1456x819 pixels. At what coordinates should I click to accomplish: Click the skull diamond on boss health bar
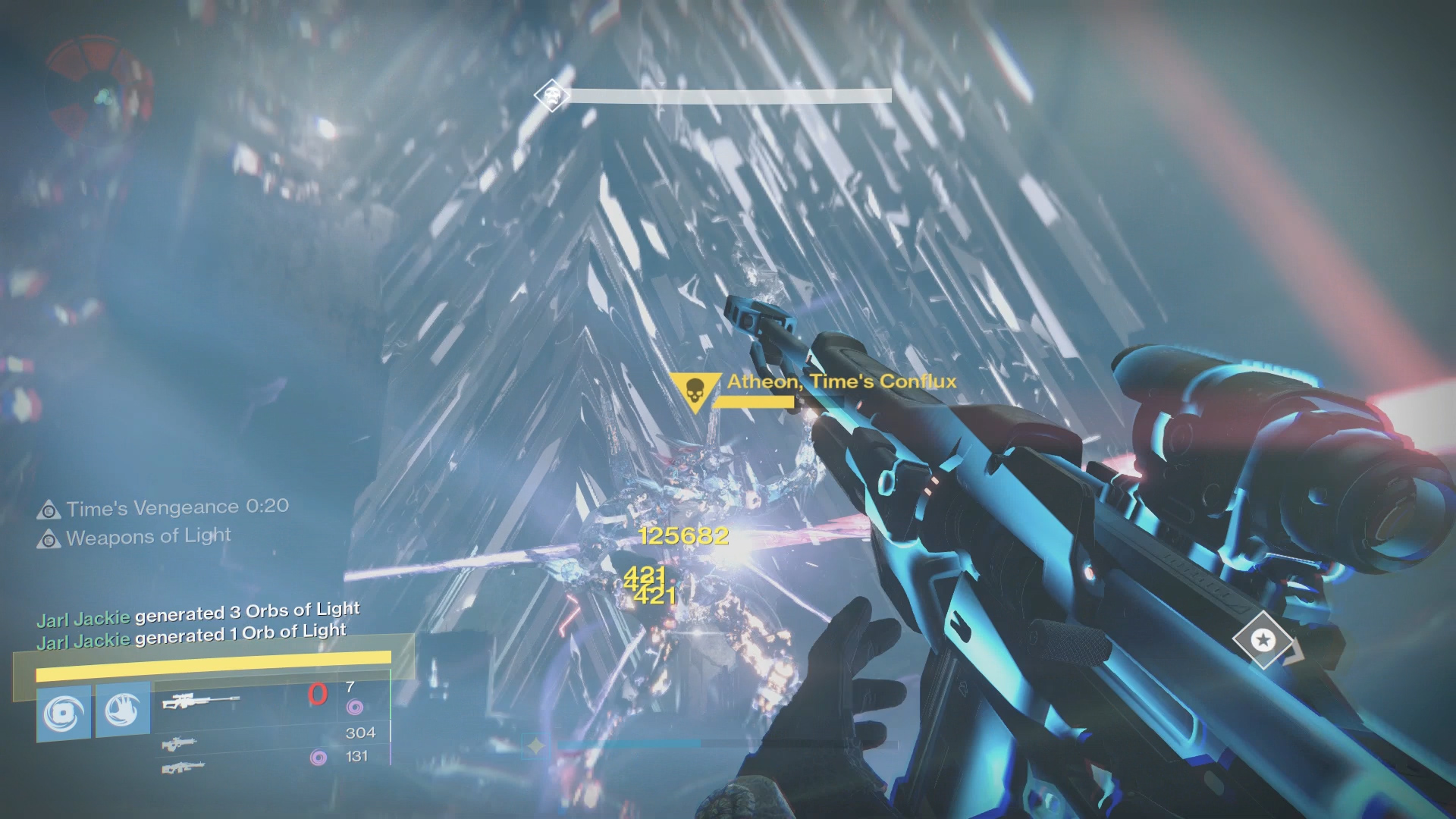click(x=552, y=96)
